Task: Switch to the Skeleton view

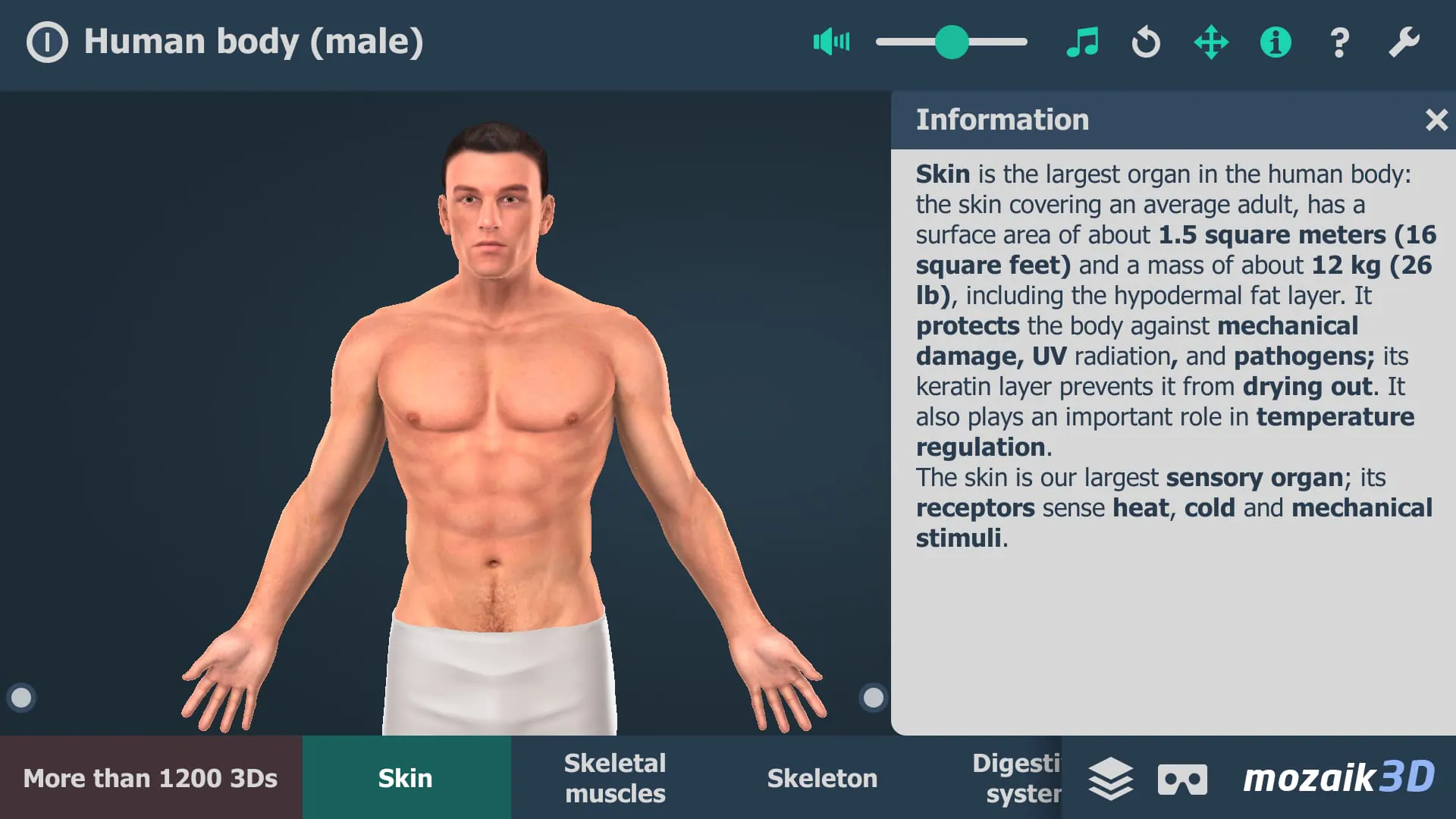Action: [822, 777]
